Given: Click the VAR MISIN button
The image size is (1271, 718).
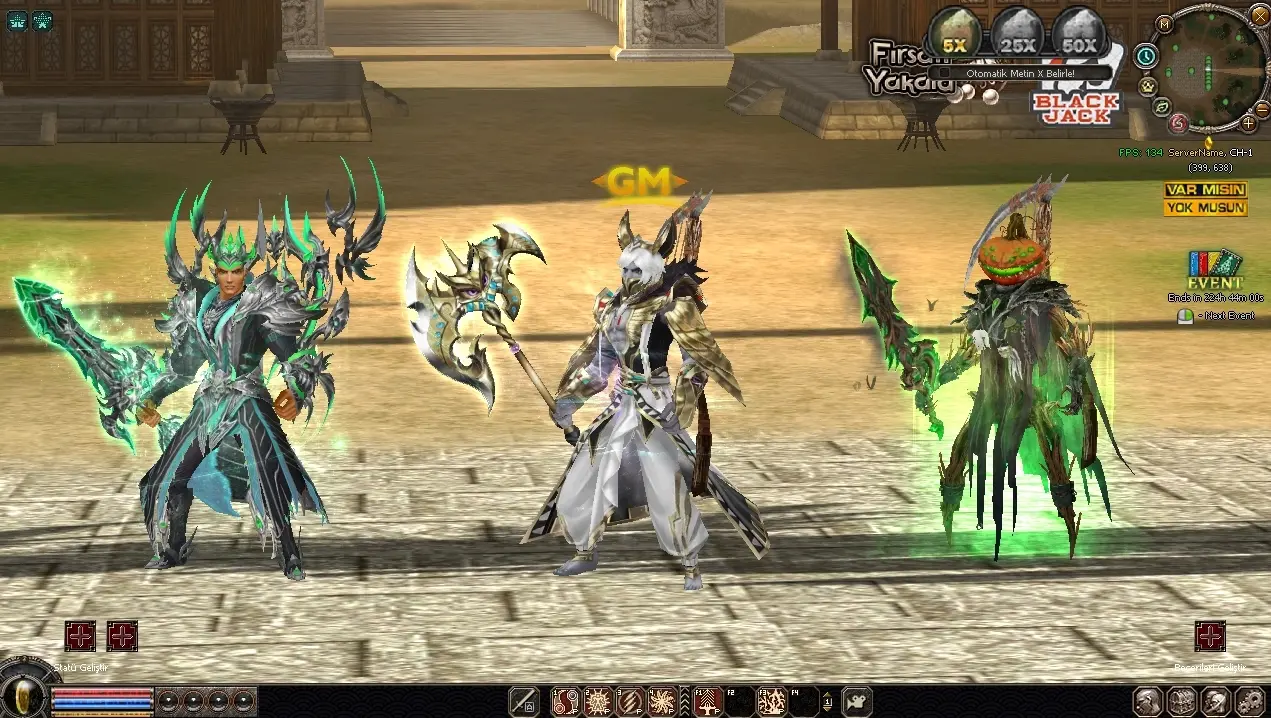Looking at the screenshot, I should tap(1204, 190).
